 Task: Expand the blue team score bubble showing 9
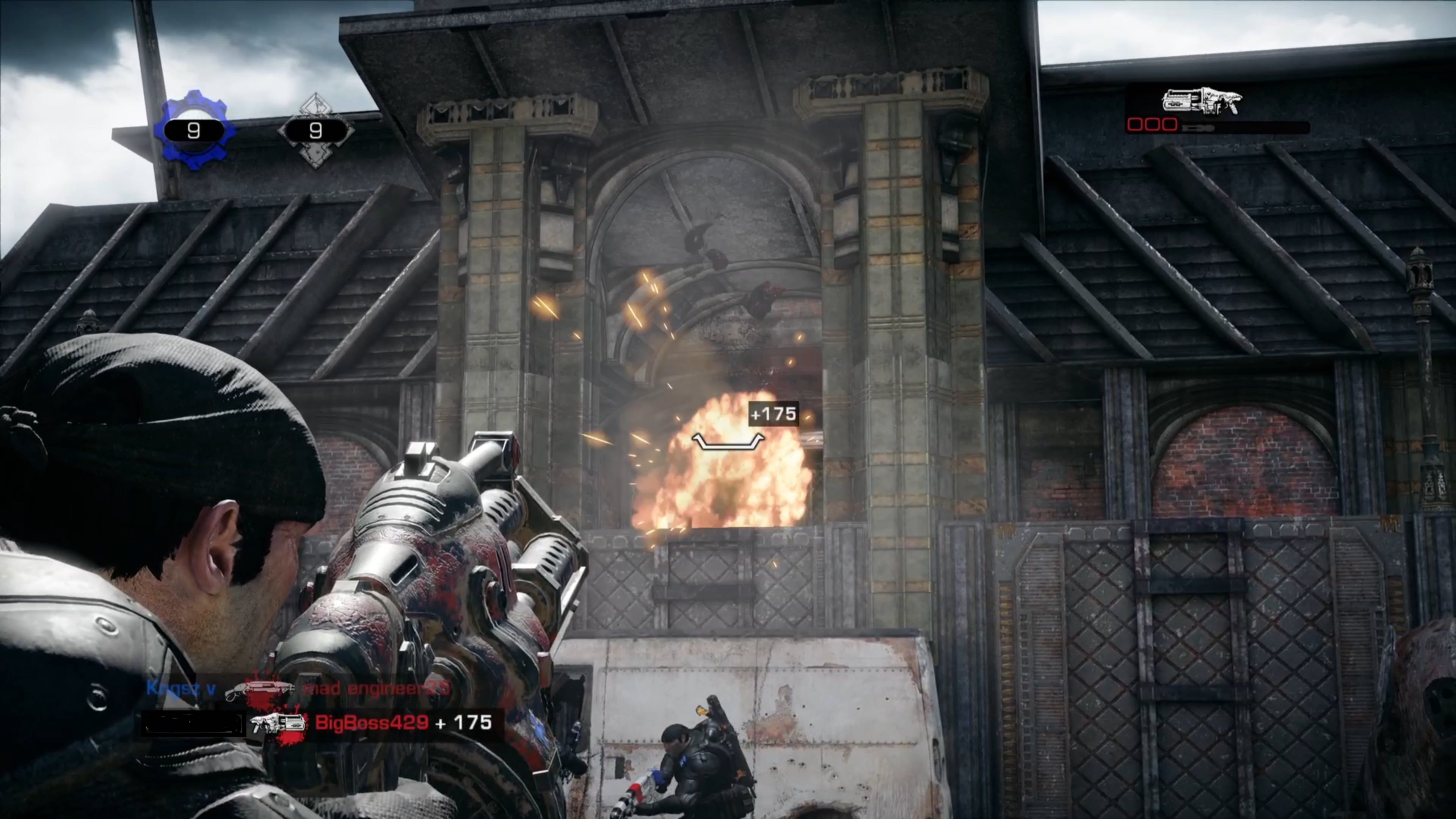tap(195, 130)
